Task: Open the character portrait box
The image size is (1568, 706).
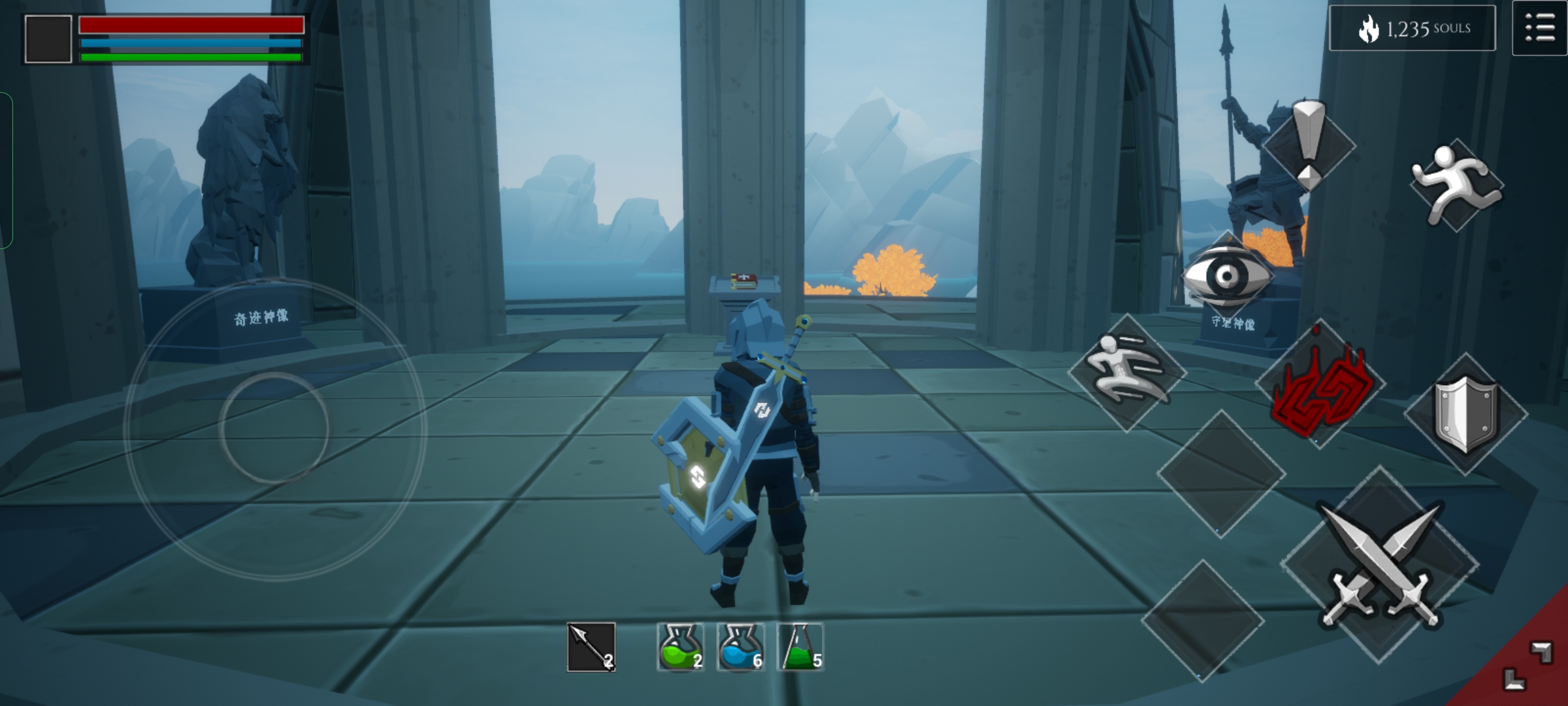Action: click(x=48, y=39)
